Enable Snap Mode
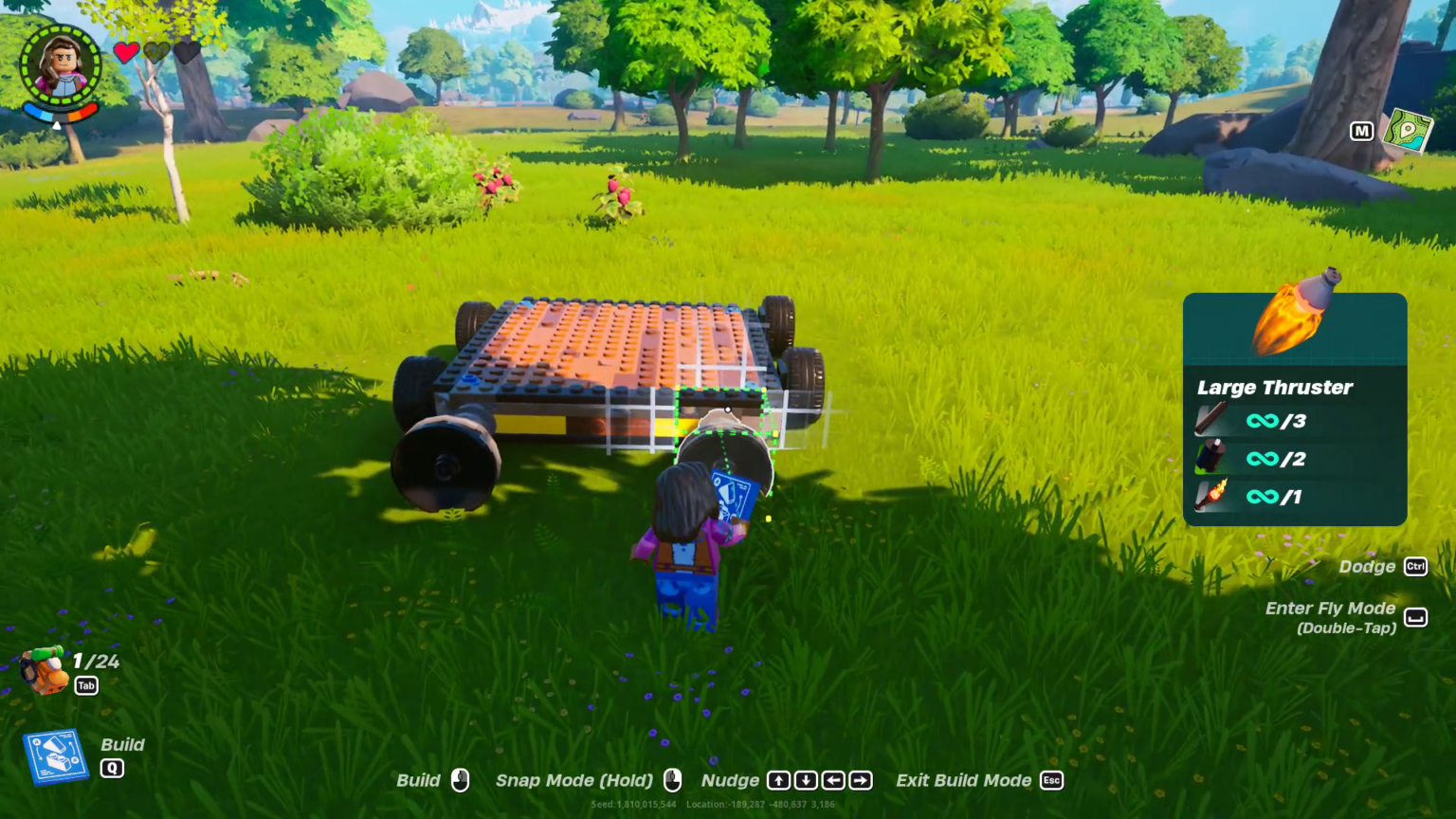 tap(573, 780)
